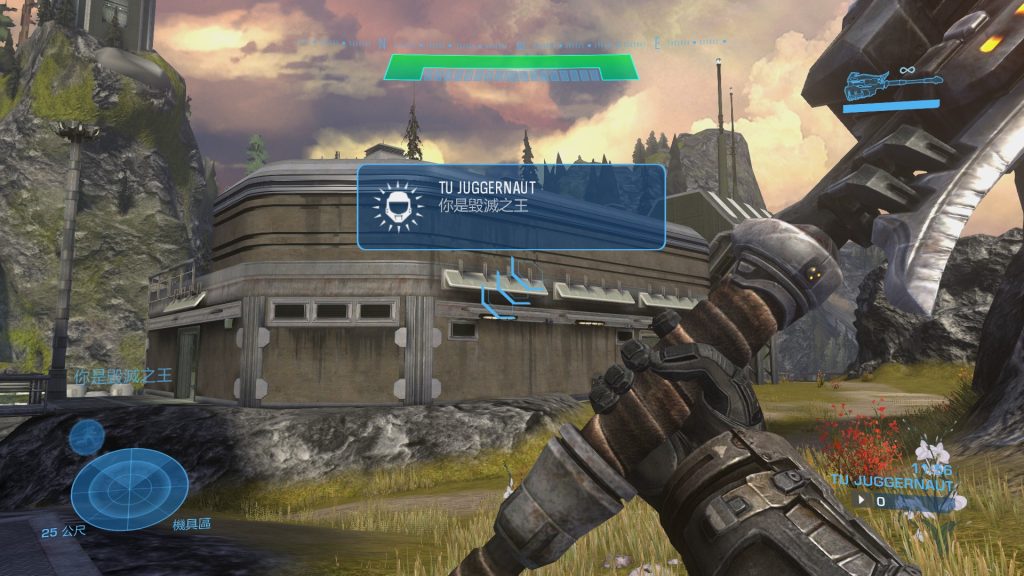1024x576 pixels.
Task: Select the gravity hammer weapon icon
Action: point(890,84)
